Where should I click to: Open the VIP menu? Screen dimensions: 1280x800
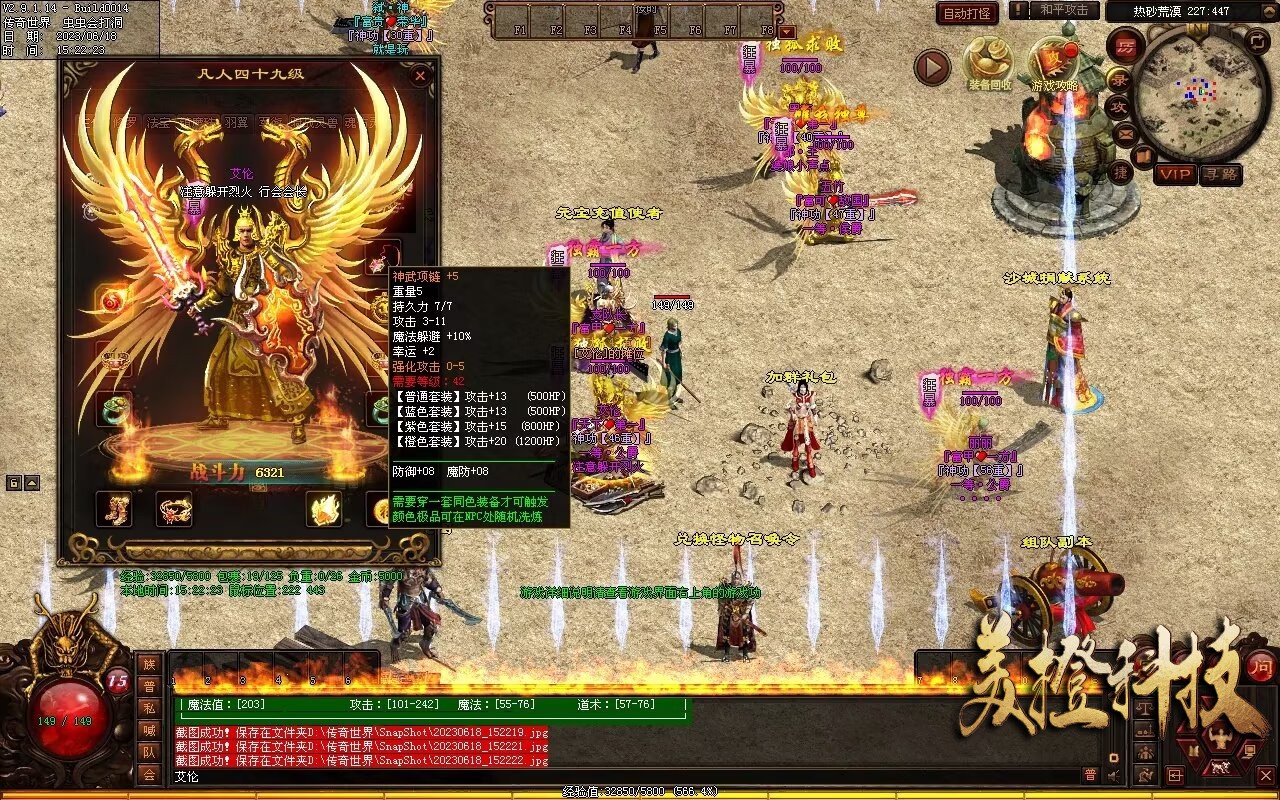1176,174
